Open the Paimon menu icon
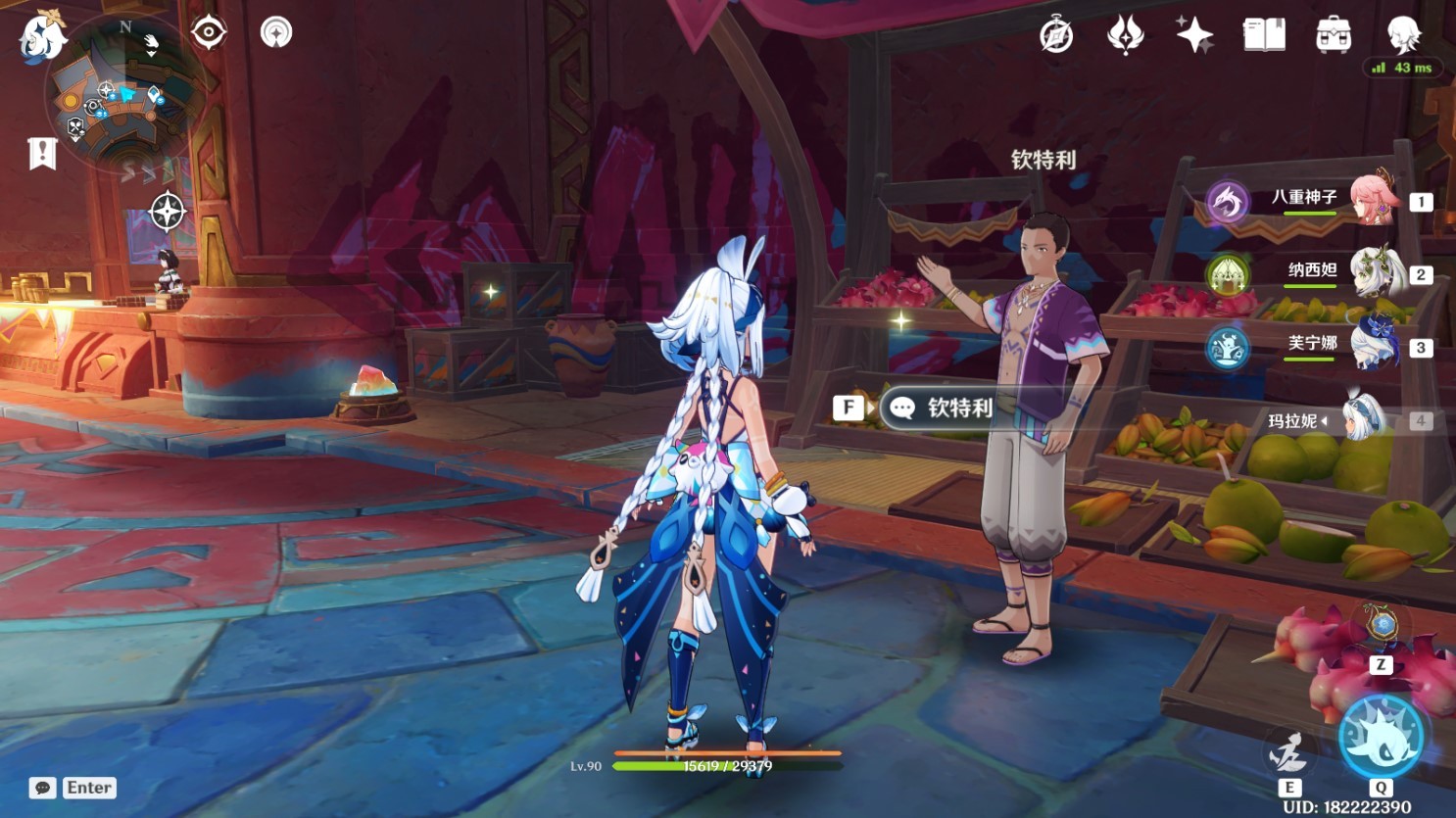Viewport: 1456px width, 818px height. point(42,37)
